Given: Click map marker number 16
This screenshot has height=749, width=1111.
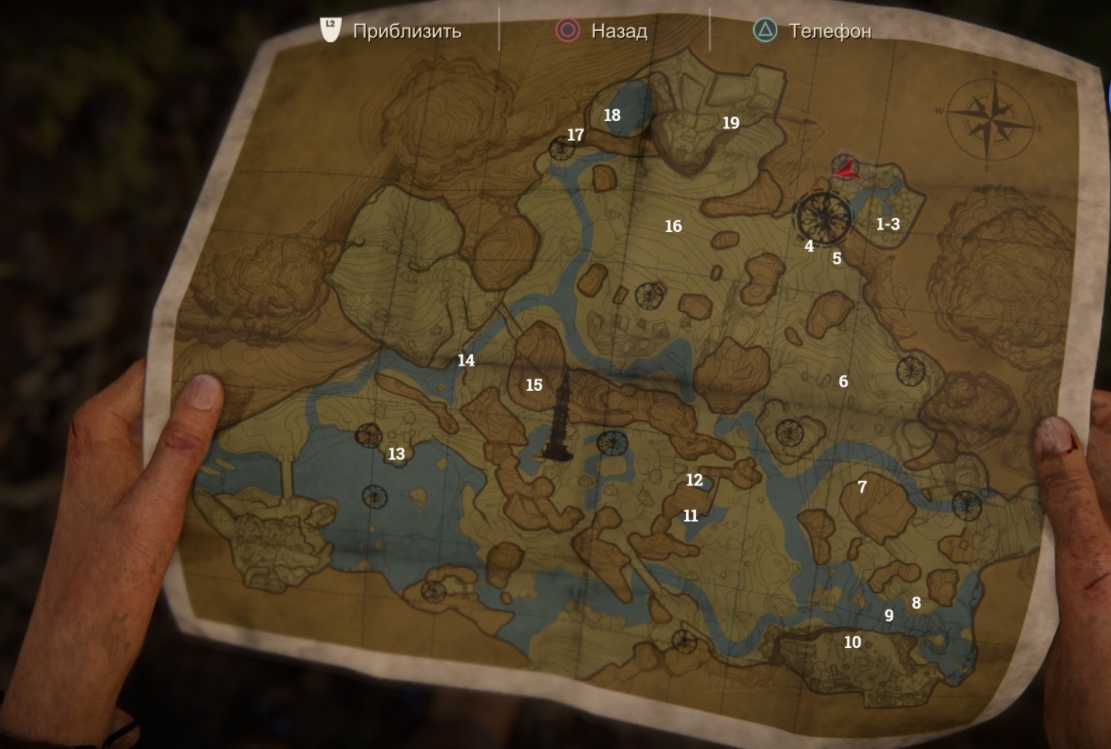Looking at the screenshot, I should (x=673, y=226).
